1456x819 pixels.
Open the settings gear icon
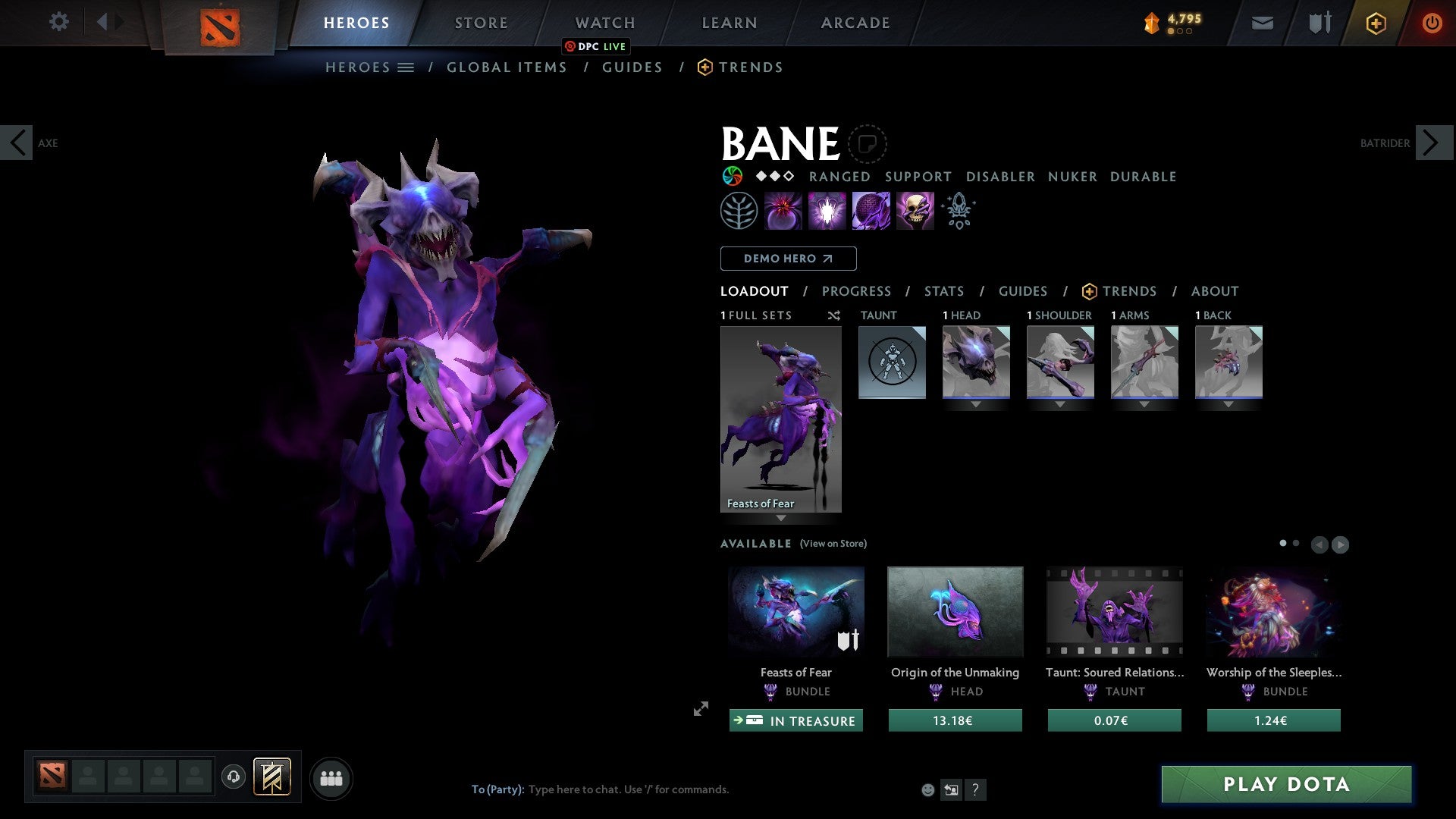click(x=59, y=22)
